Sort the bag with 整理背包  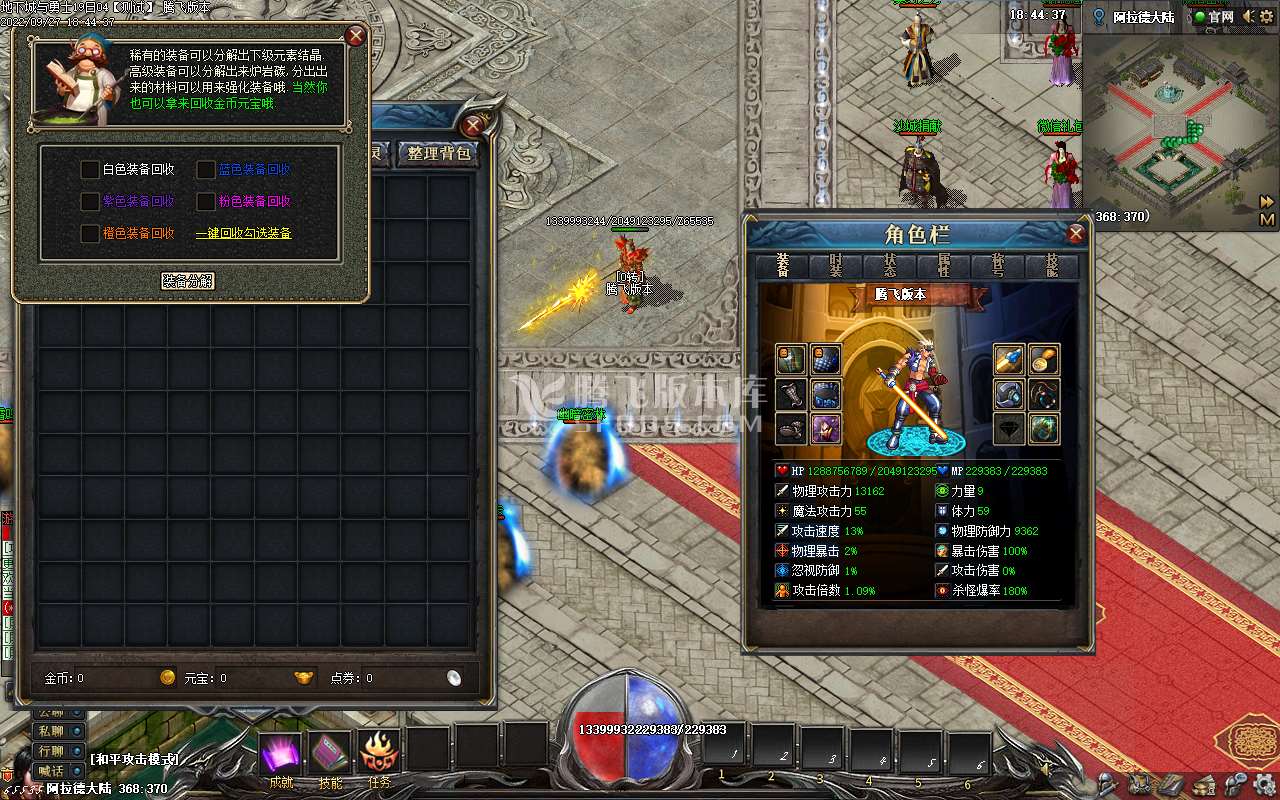(x=439, y=153)
